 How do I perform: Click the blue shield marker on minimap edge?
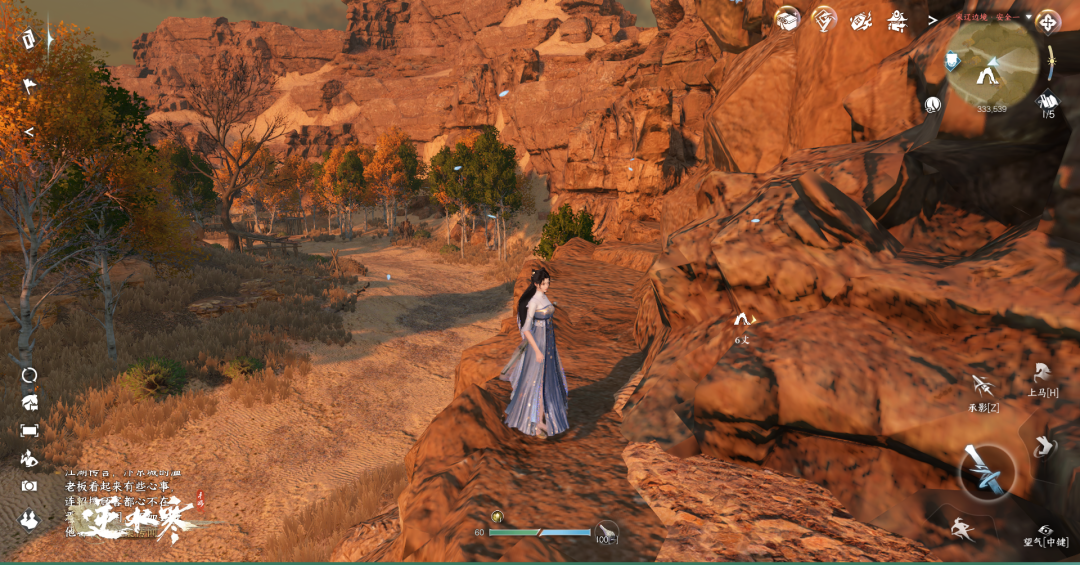point(954,62)
